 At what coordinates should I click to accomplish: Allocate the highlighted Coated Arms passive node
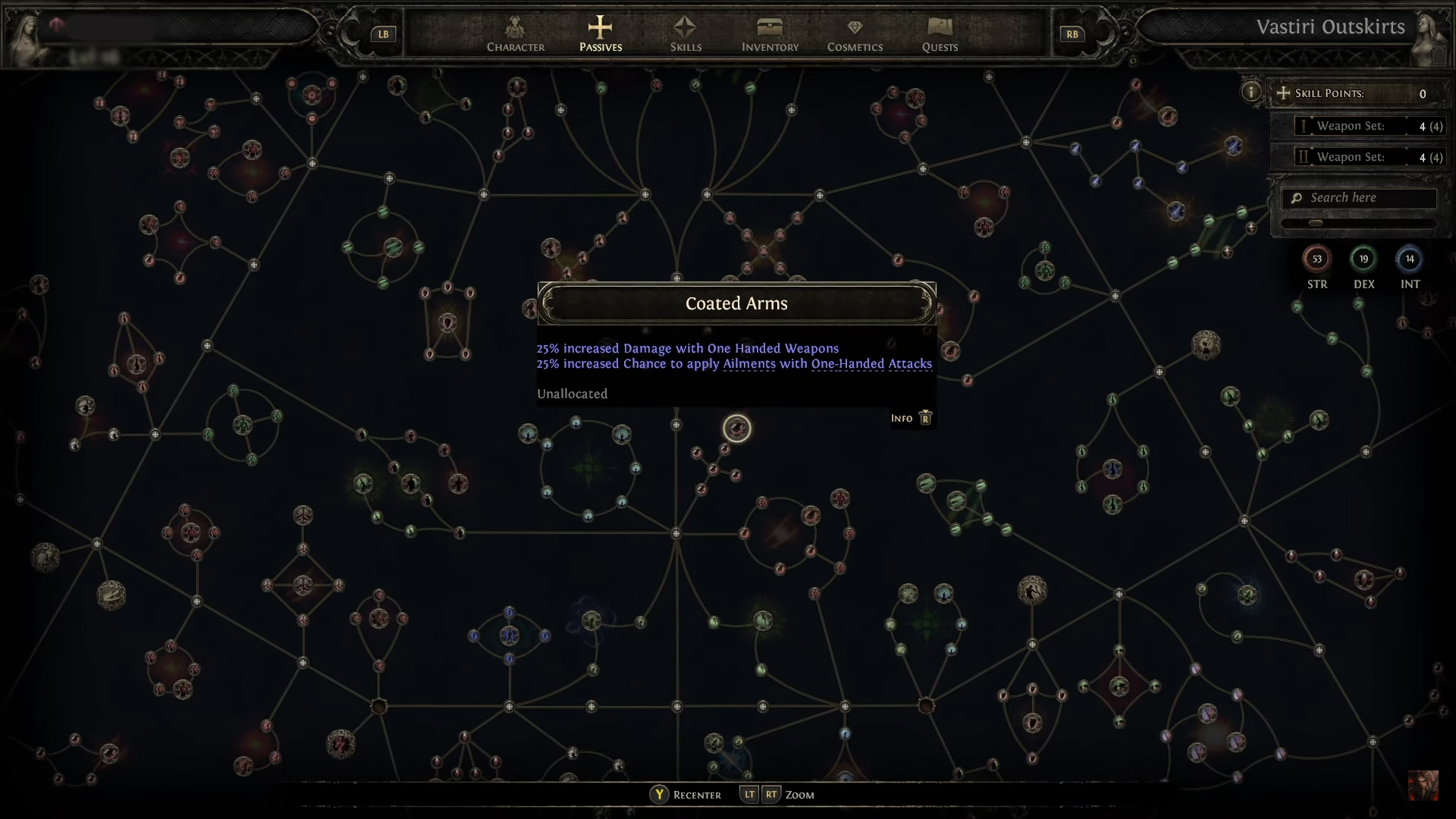point(736,428)
